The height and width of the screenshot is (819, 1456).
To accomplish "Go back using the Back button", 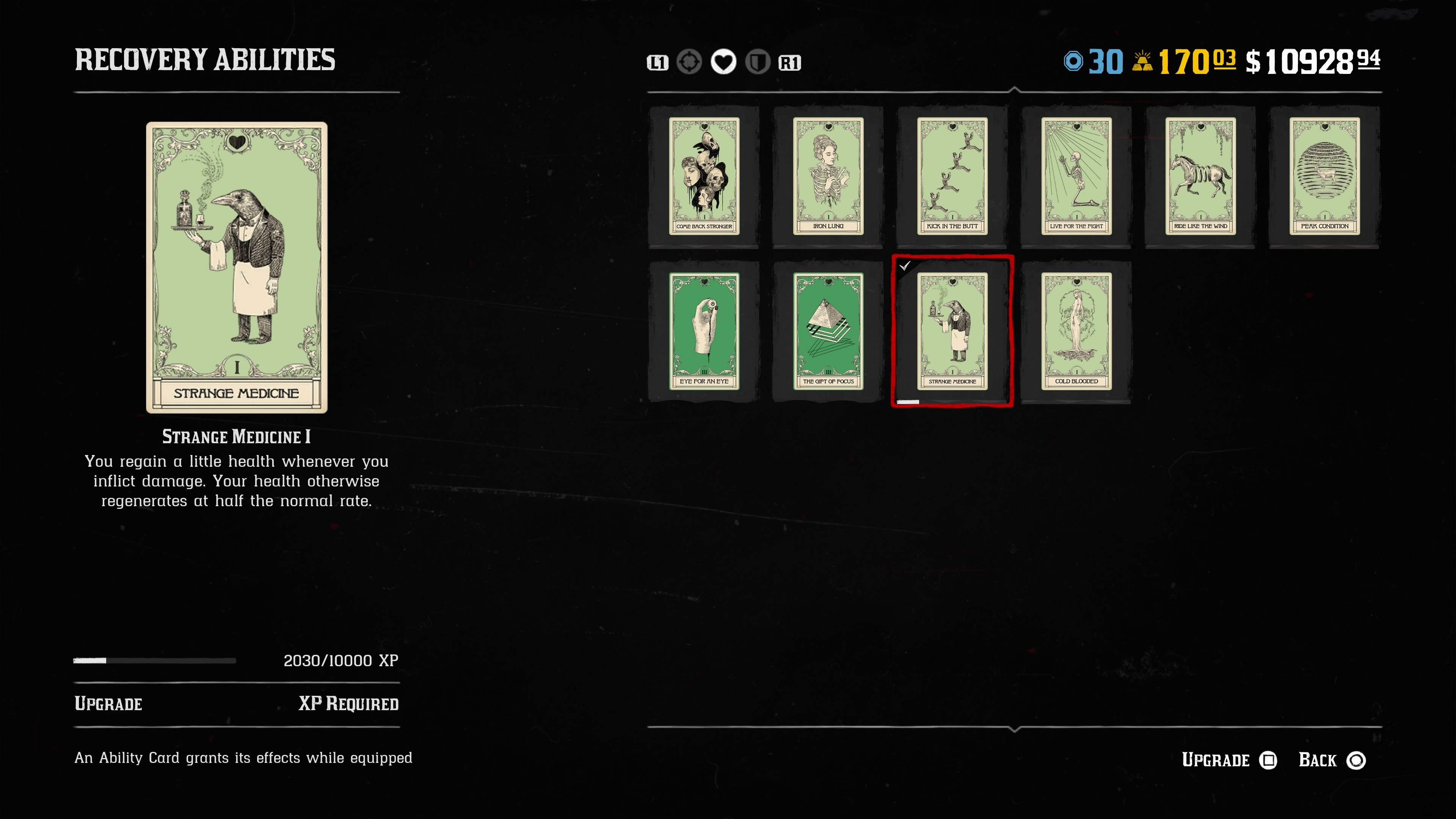I will (1331, 760).
